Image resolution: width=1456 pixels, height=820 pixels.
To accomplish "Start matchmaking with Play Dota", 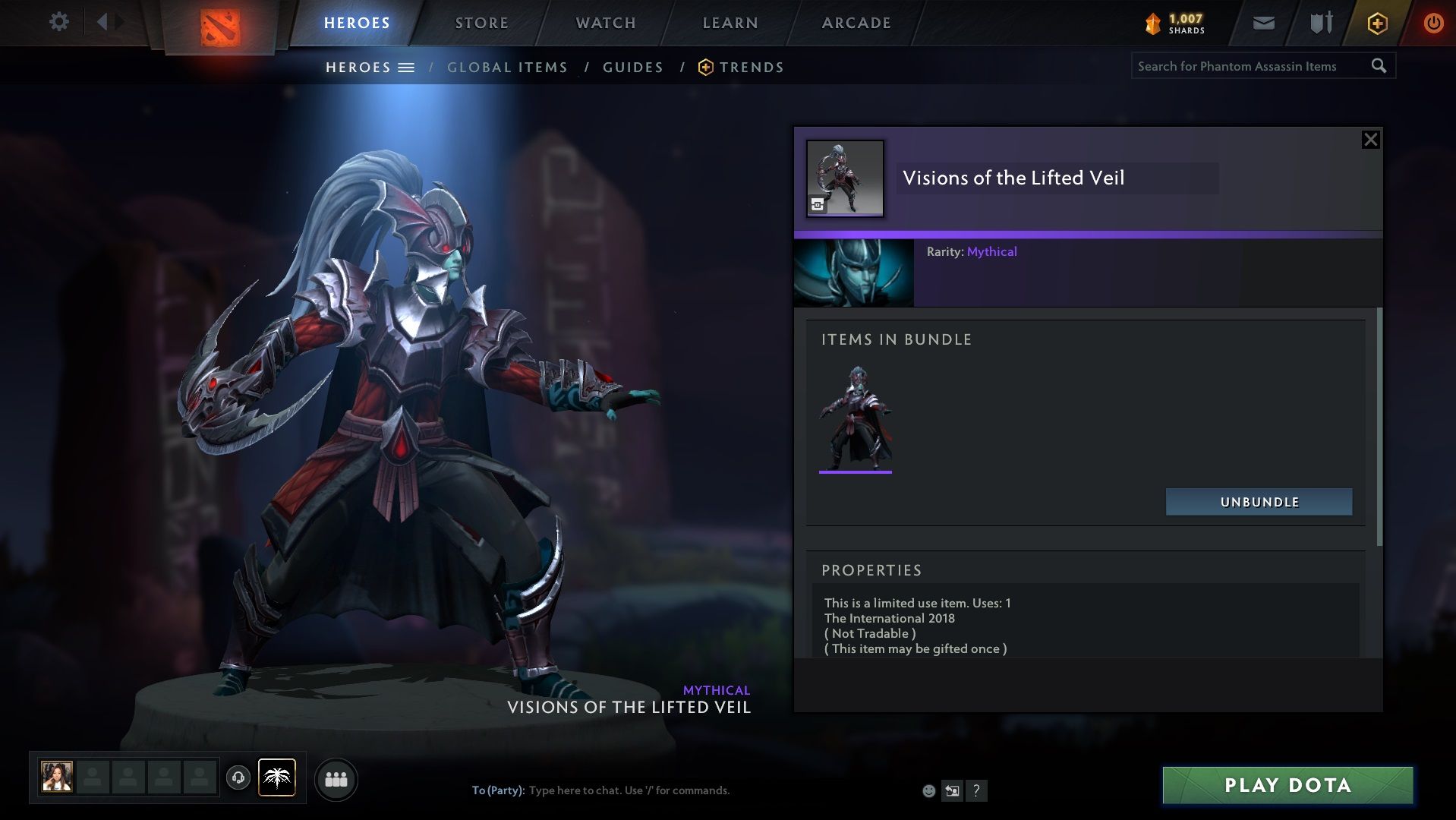I will click(1287, 785).
